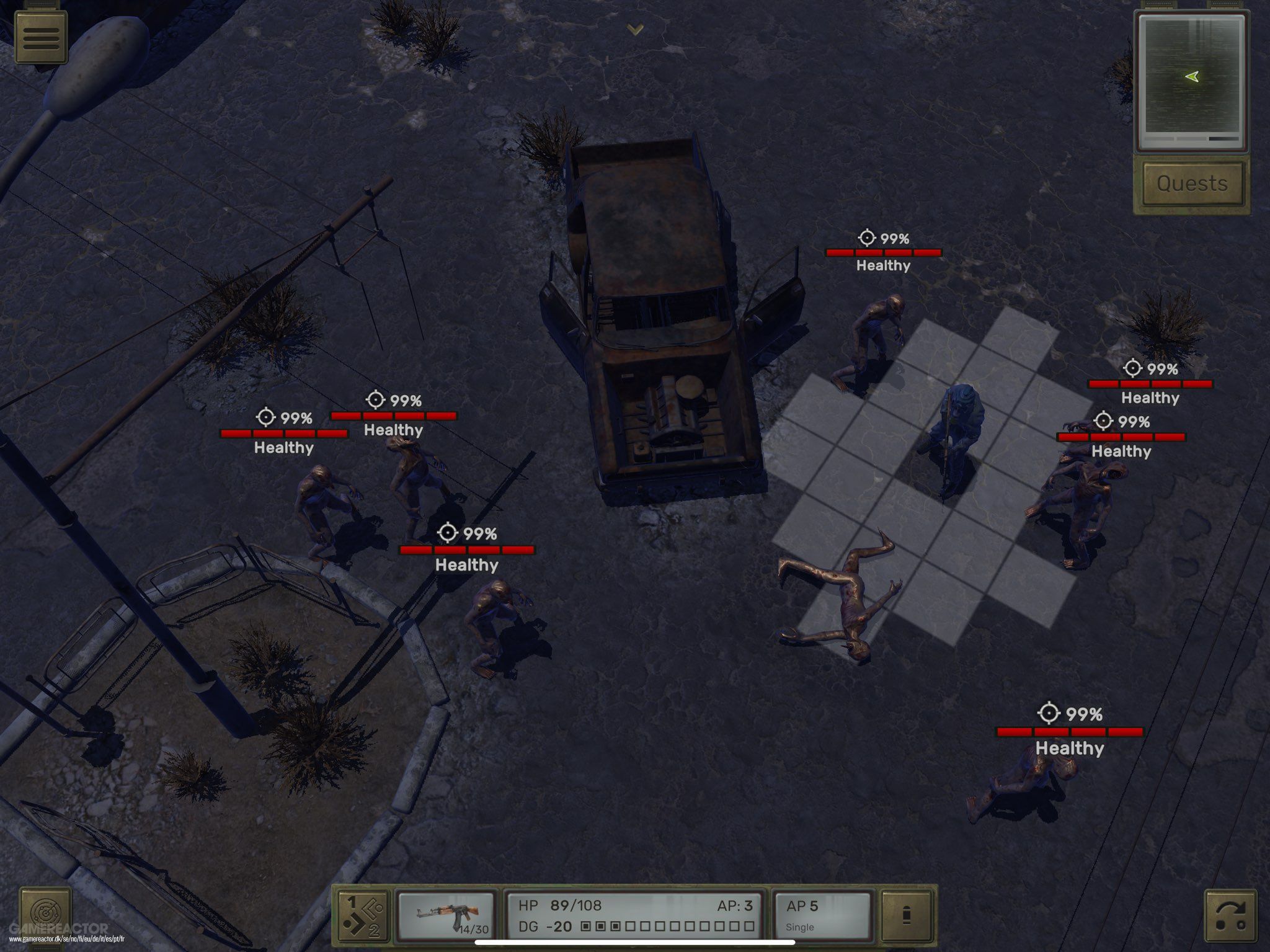Click the crosshair above the mutant near the car
Viewport: 1270px width, 952px height.
click(867, 236)
